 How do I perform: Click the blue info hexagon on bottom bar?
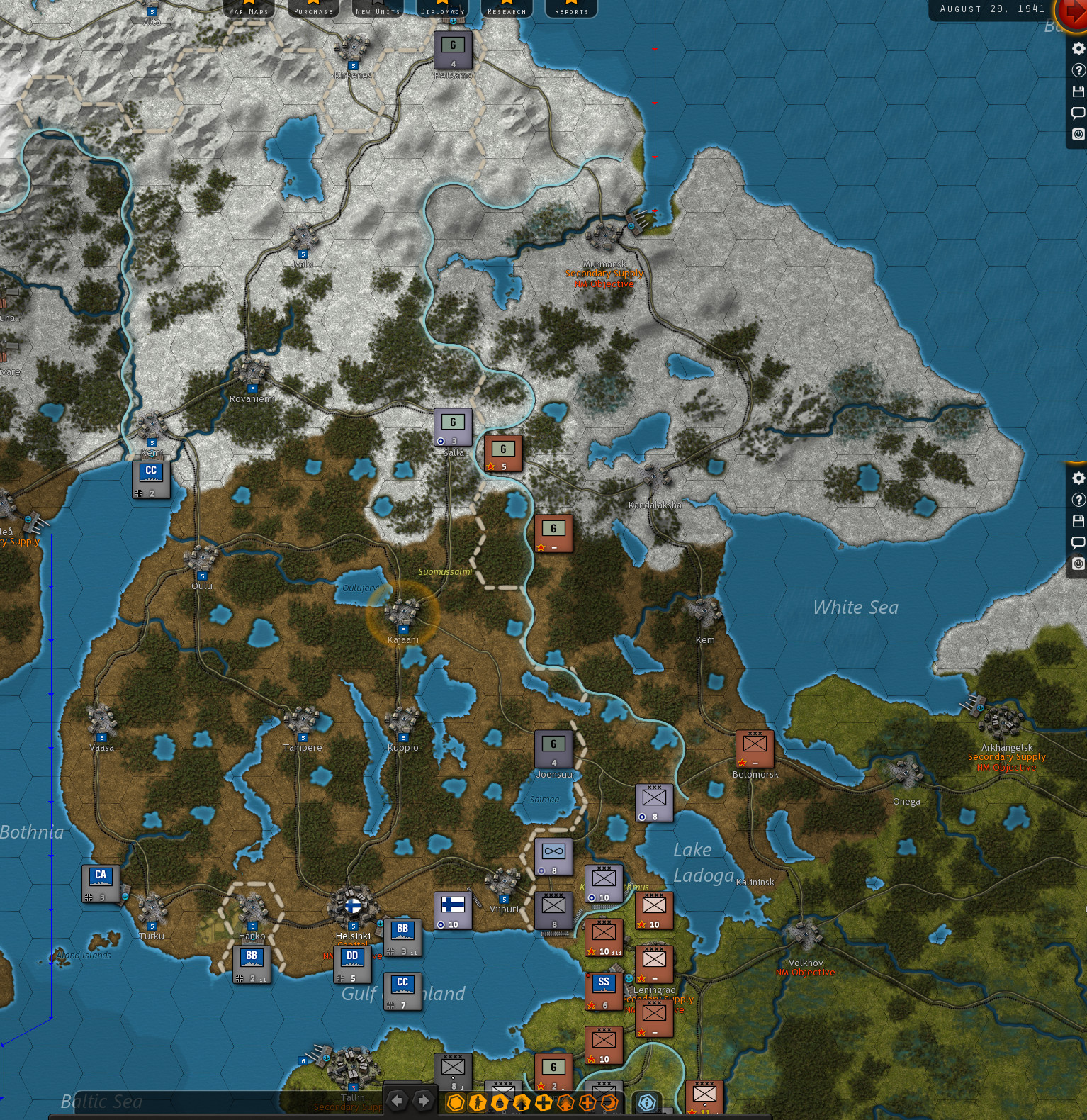[x=646, y=1103]
